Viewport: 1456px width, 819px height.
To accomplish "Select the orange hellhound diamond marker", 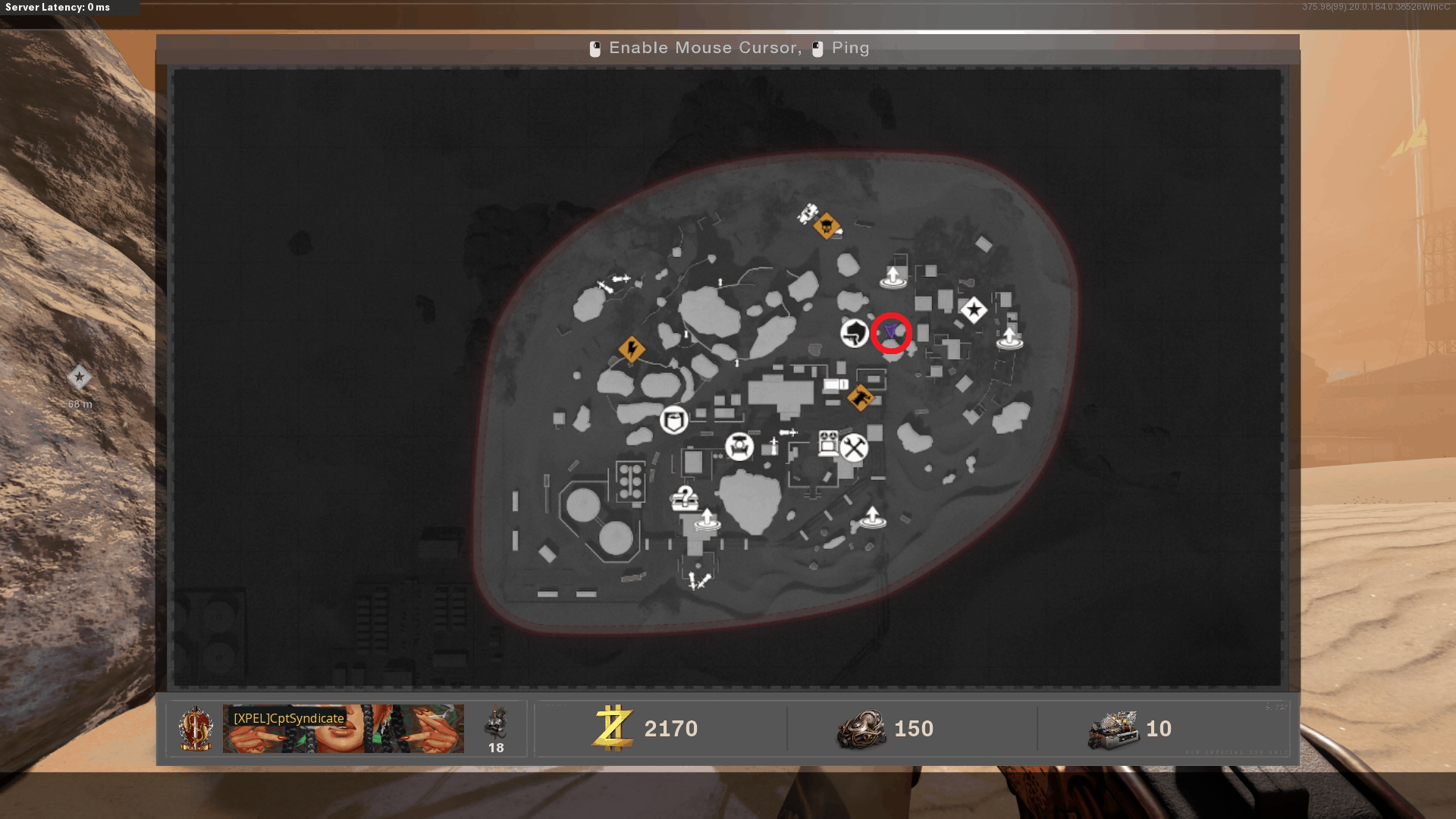I will 860,397.
